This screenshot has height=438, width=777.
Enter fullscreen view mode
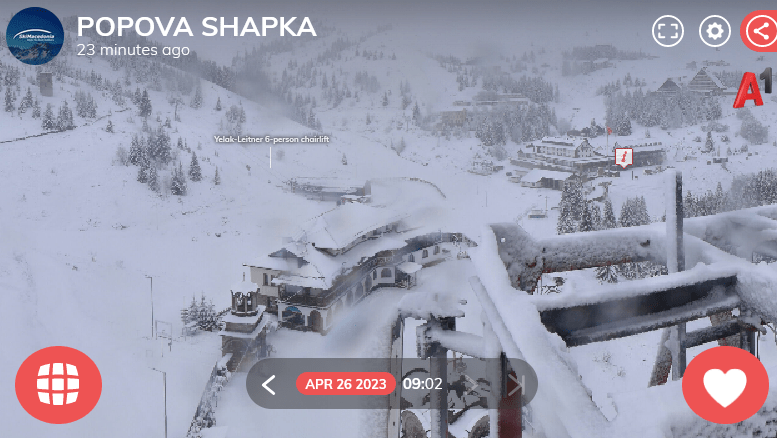(x=668, y=31)
